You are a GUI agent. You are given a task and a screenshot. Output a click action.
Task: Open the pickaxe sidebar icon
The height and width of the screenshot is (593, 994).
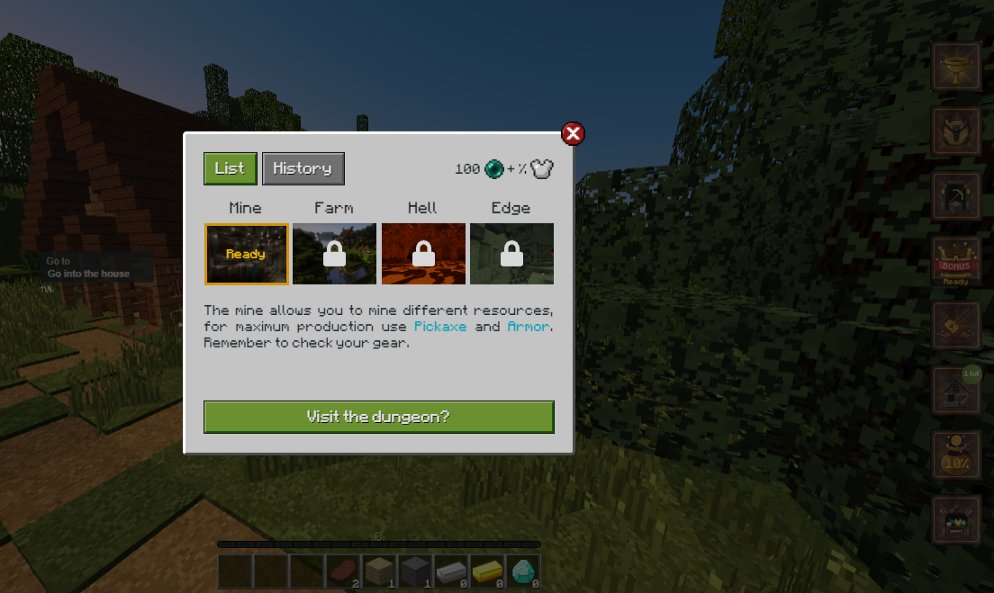click(x=955, y=196)
